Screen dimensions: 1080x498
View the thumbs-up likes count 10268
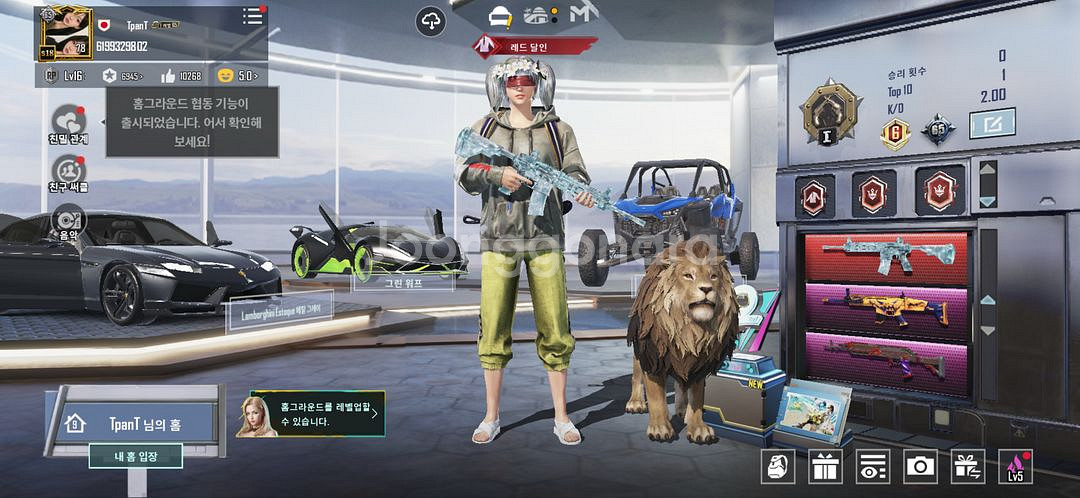(x=181, y=76)
